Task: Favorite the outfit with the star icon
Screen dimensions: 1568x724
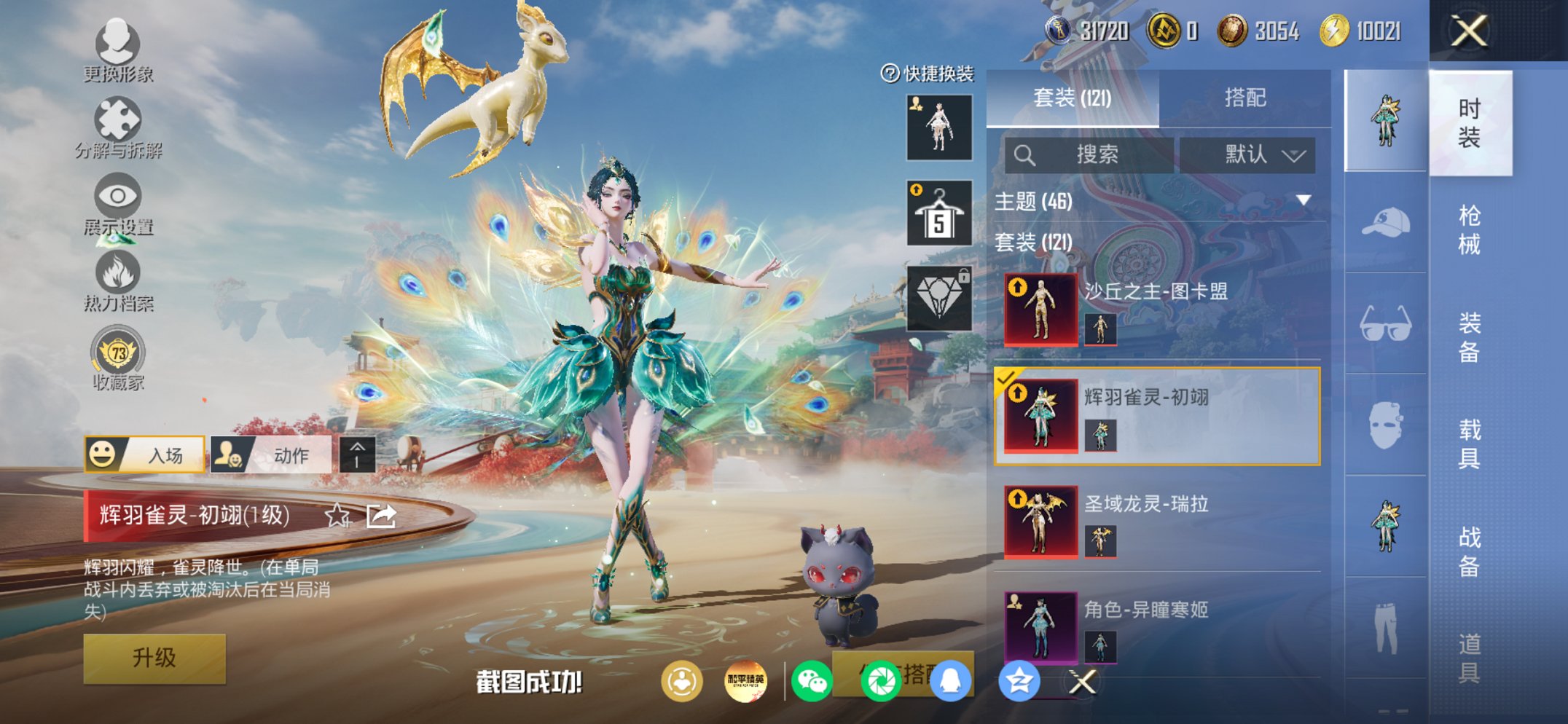Action: (x=337, y=516)
